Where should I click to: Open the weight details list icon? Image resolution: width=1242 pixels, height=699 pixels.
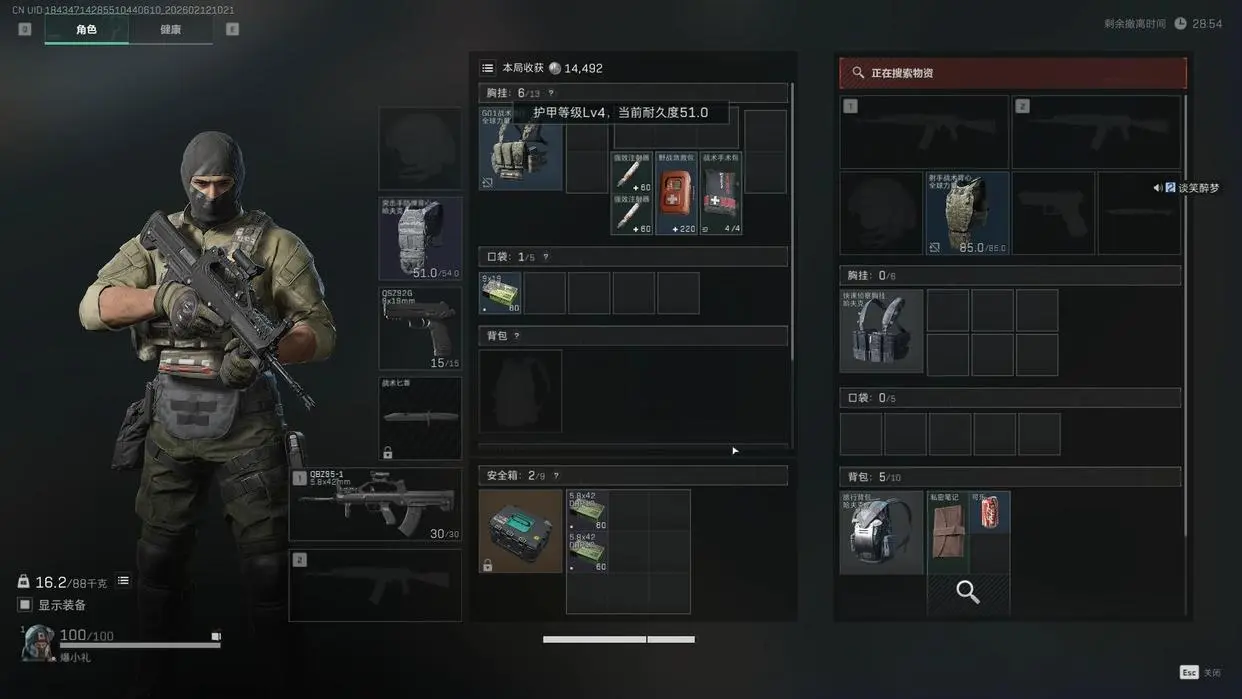click(123, 581)
